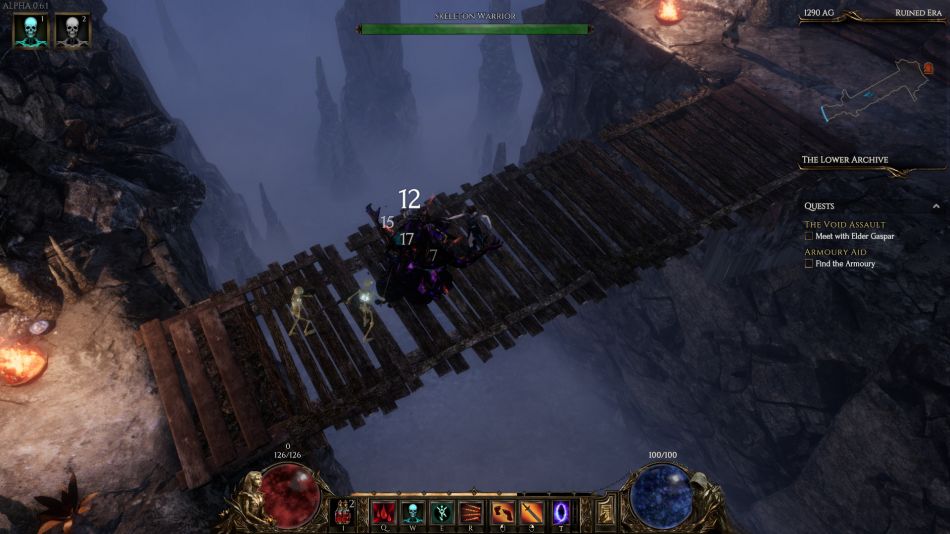Open the golden panel button beside mana orb
Image resolution: width=950 pixels, height=534 pixels.
pos(606,513)
